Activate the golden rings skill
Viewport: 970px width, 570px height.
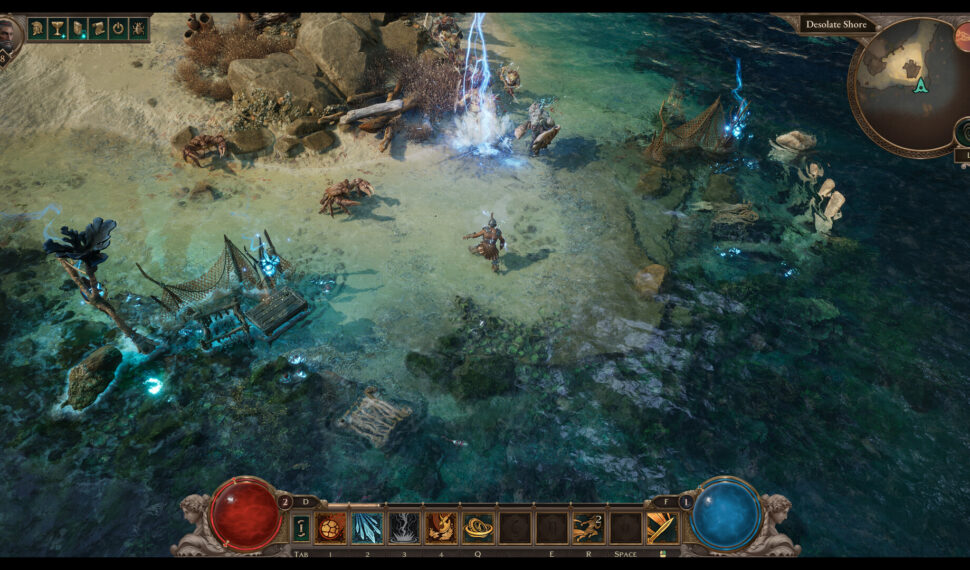[478, 527]
